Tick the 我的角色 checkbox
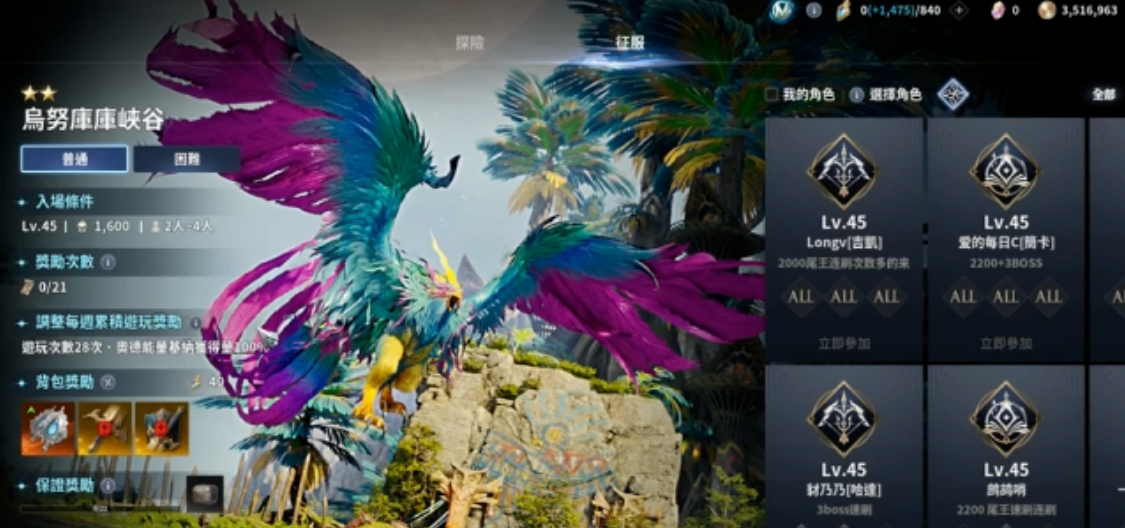This screenshot has height=528, width=1125. [771, 94]
